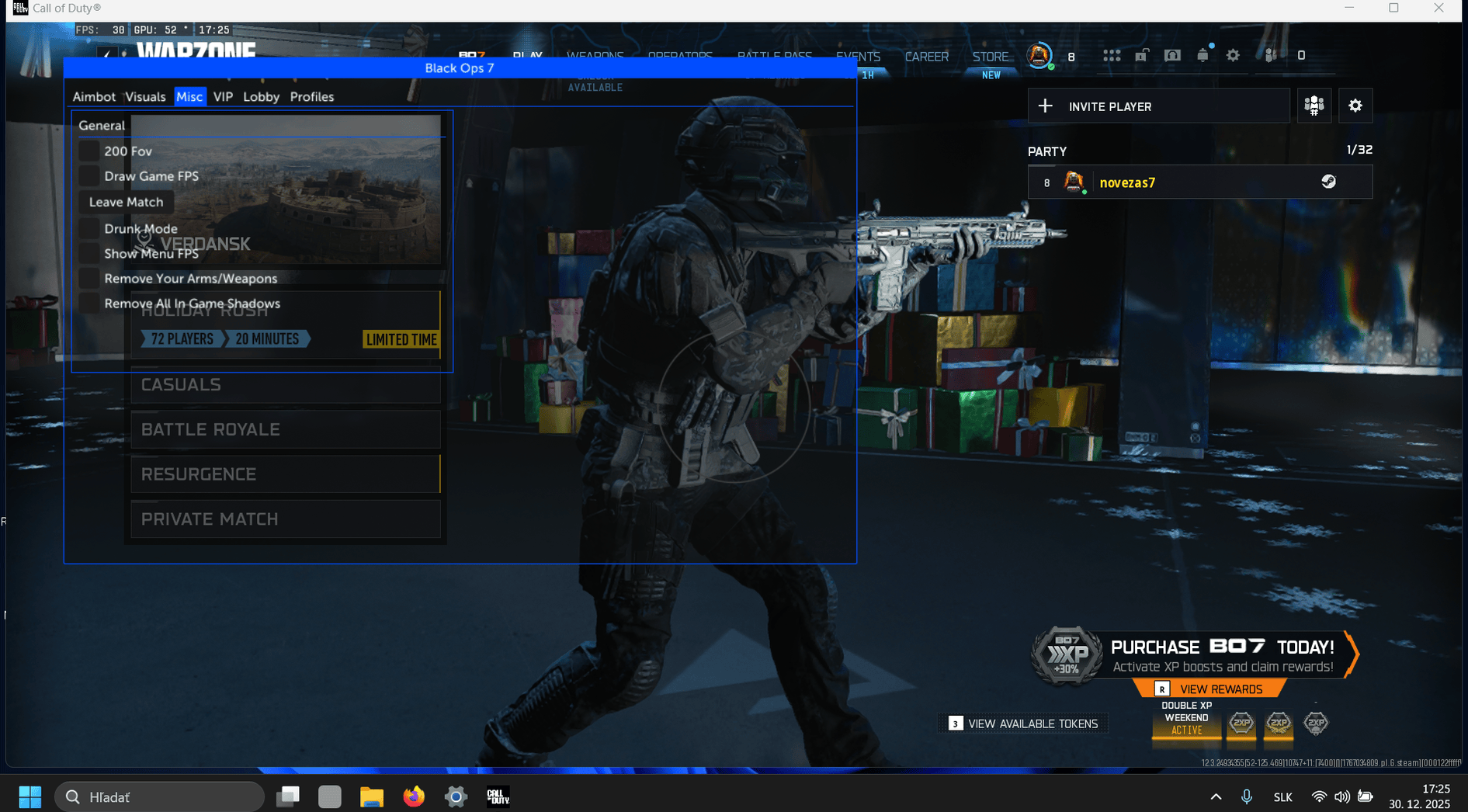Image resolution: width=1468 pixels, height=812 pixels.
Task: Enable the 200 Fov checkbox
Action: tap(88, 151)
